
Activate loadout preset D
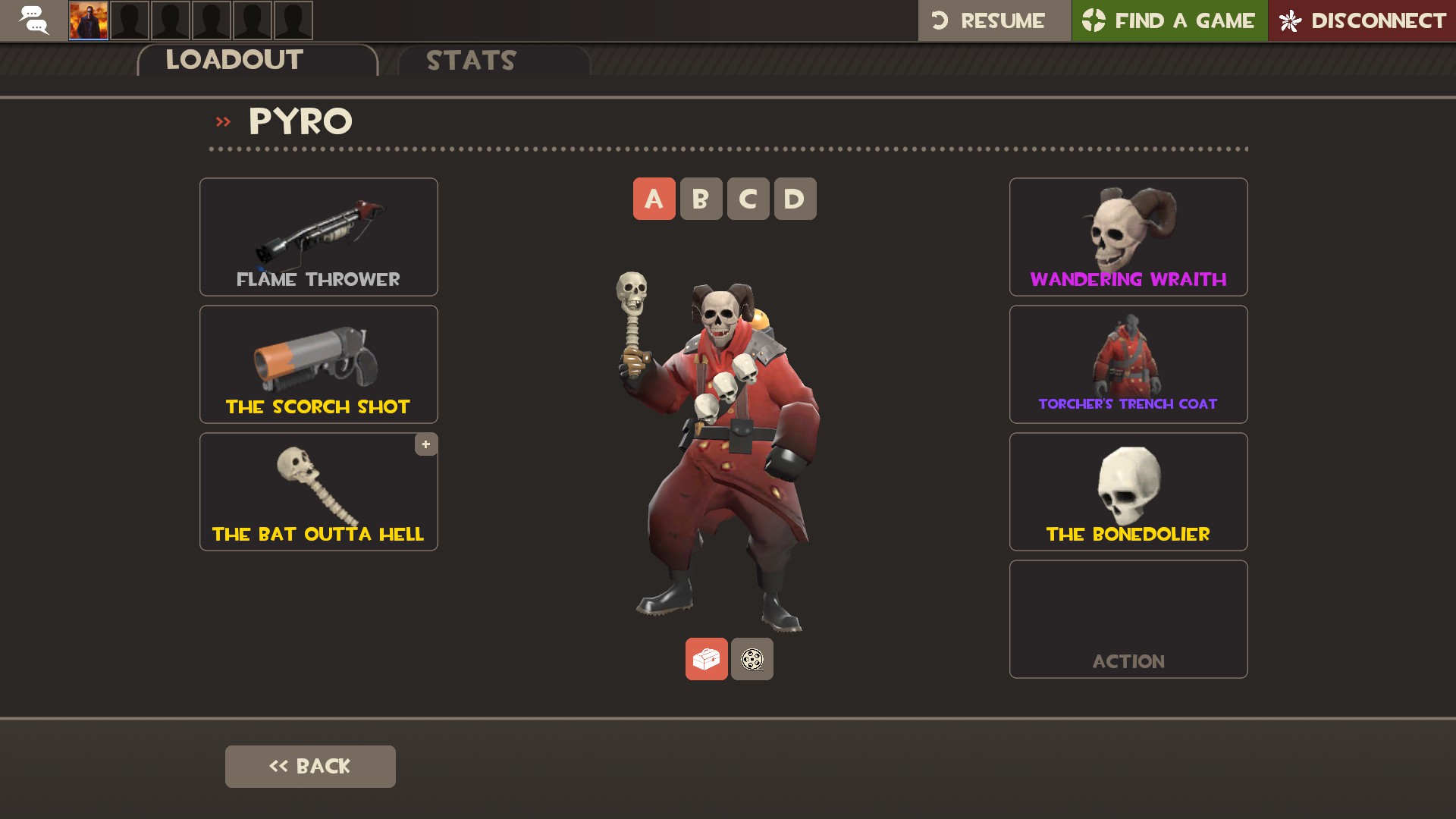(793, 199)
